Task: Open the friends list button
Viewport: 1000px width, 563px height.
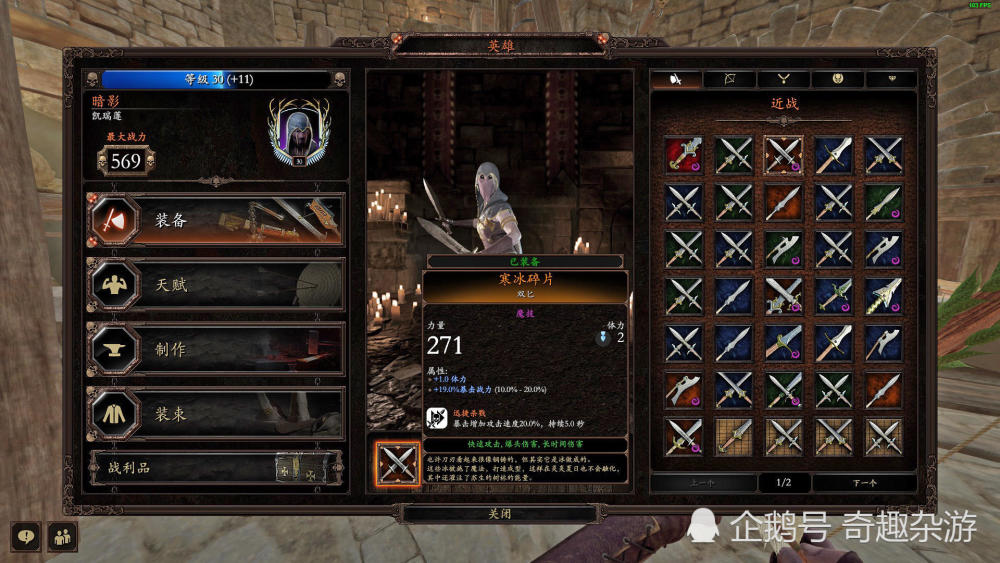Action: click(x=62, y=536)
